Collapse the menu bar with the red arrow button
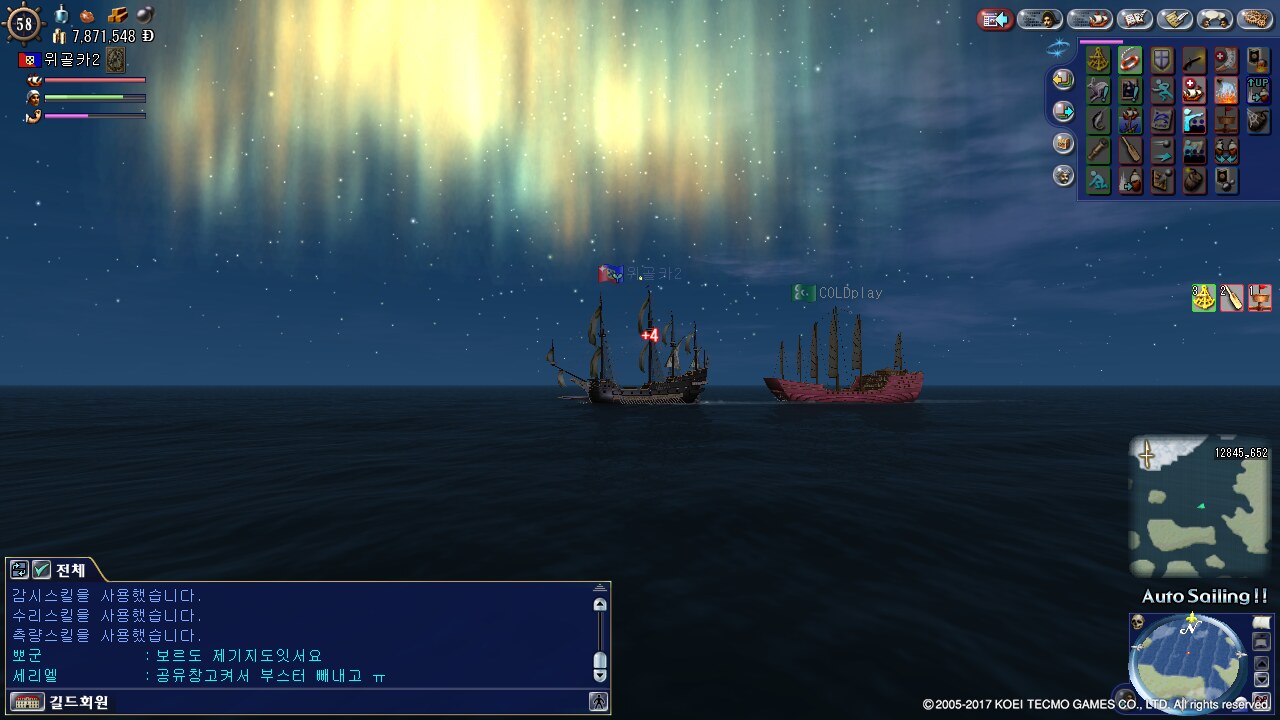This screenshot has height=720, width=1280. 995,19
